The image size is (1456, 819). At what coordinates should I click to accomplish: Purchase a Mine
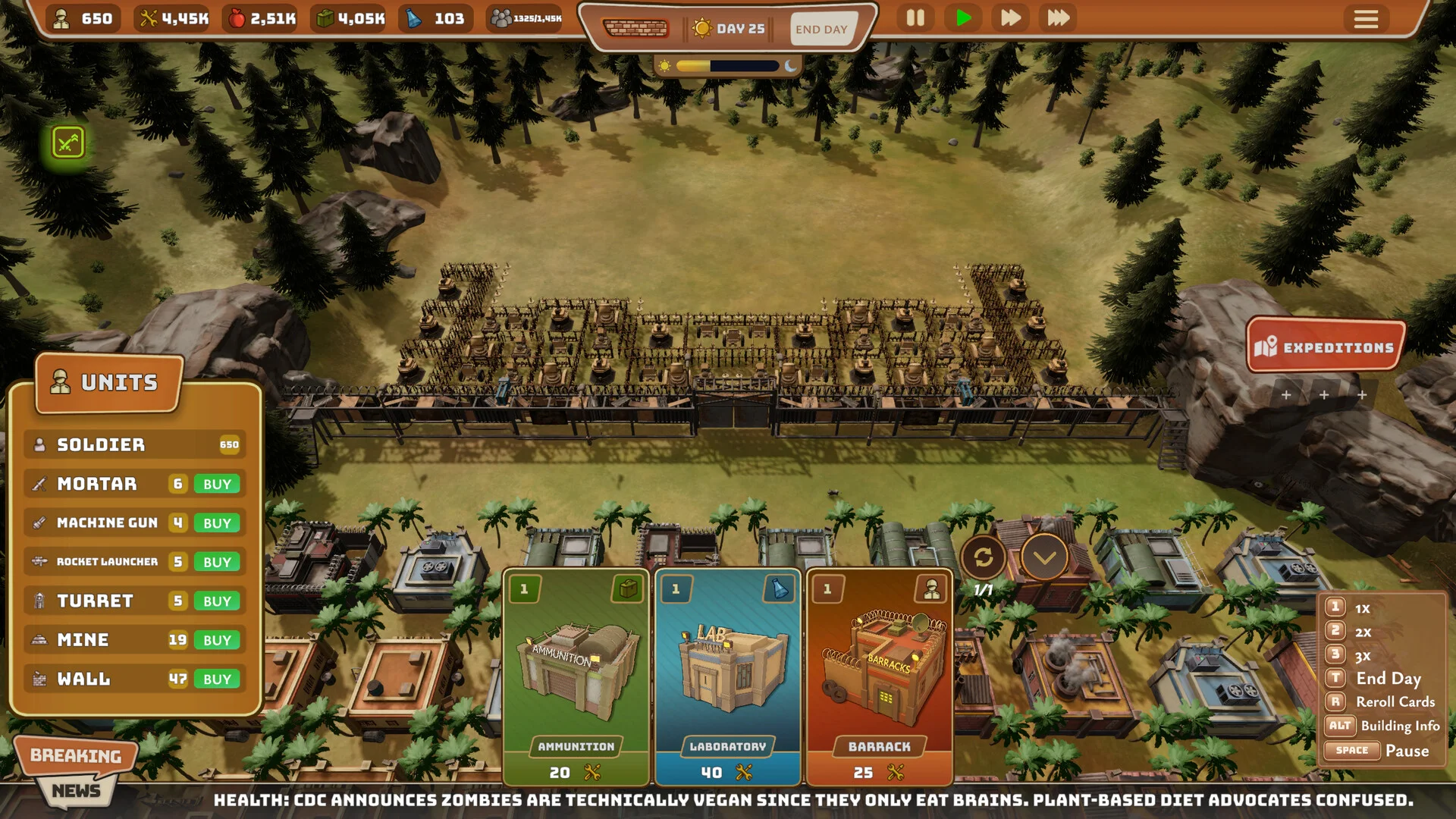217,640
